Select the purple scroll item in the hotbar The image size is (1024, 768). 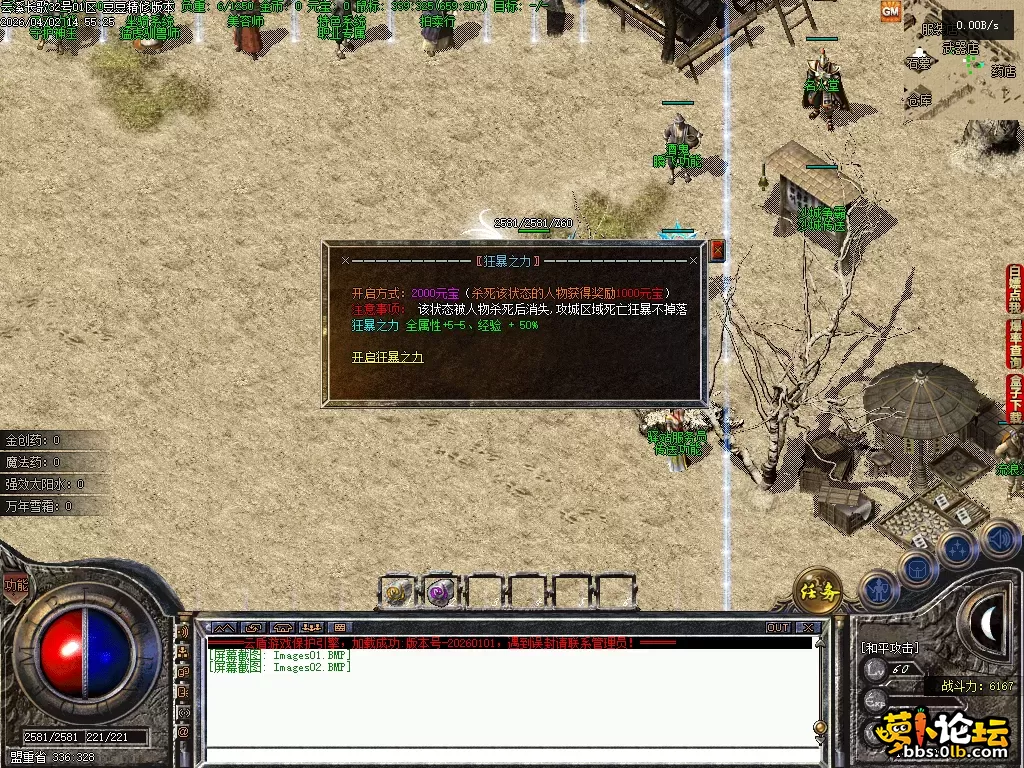point(441,592)
